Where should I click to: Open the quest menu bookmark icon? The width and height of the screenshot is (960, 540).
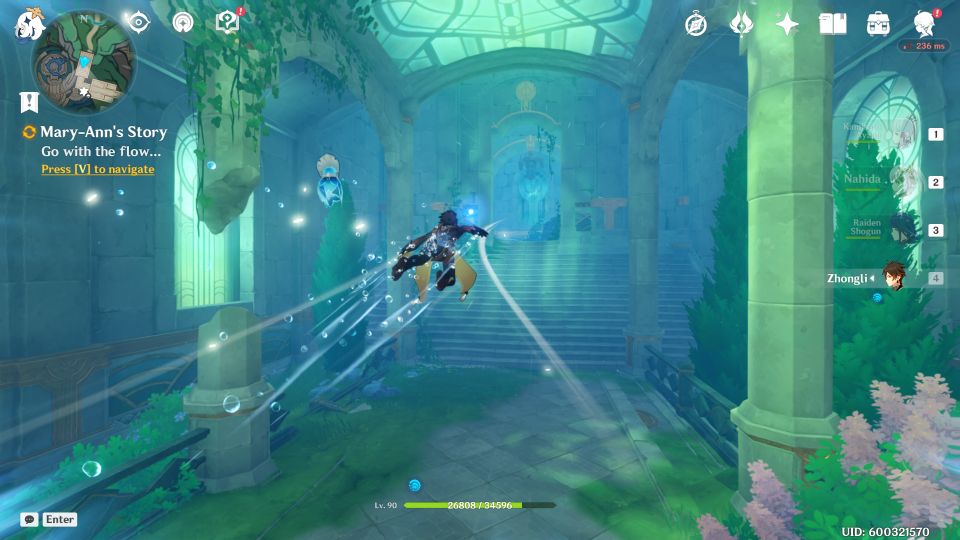point(29,102)
